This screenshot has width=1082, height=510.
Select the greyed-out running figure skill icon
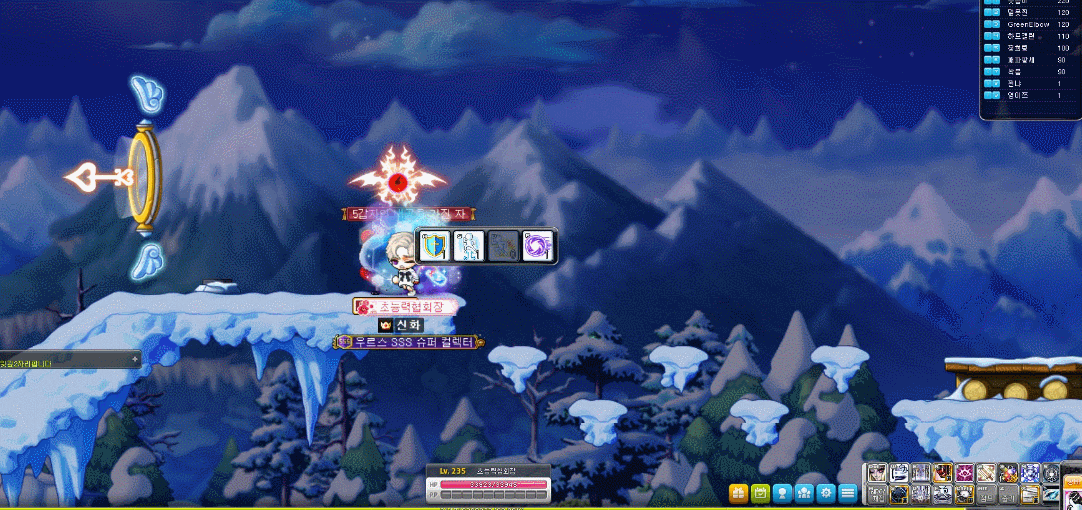[x=504, y=246]
